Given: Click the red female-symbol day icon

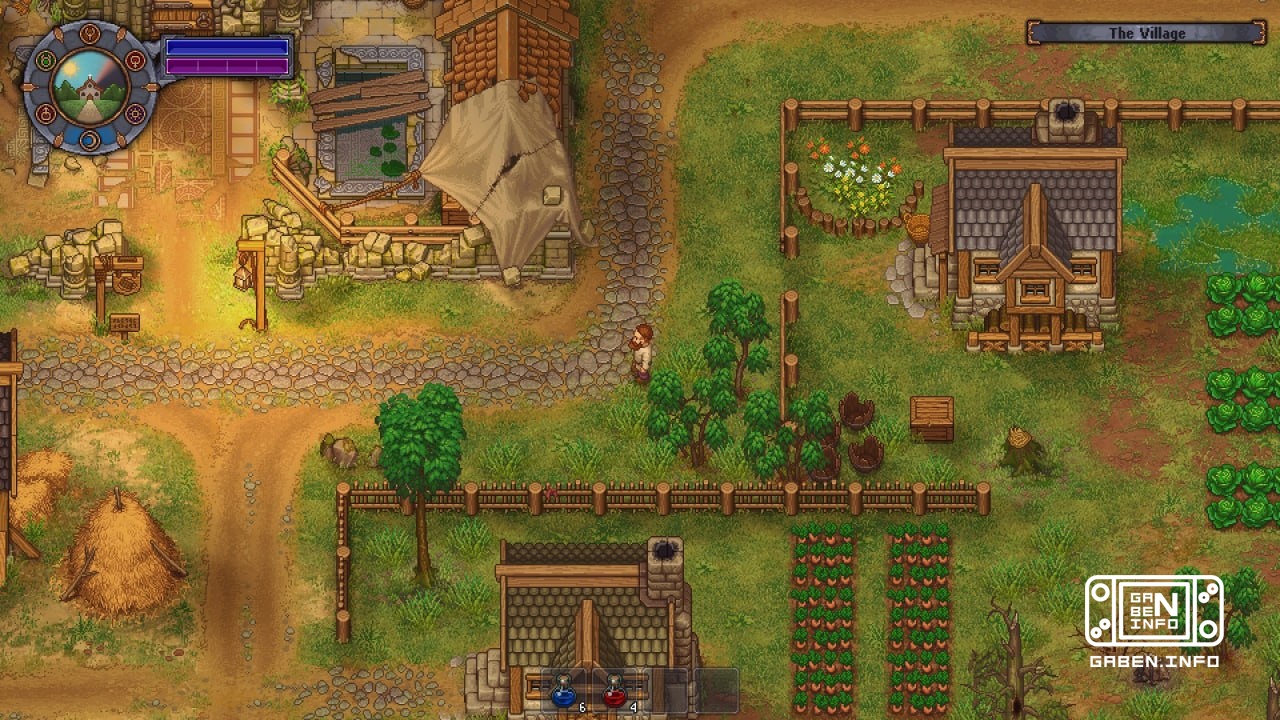Looking at the screenshot, I should pos(135,60).
